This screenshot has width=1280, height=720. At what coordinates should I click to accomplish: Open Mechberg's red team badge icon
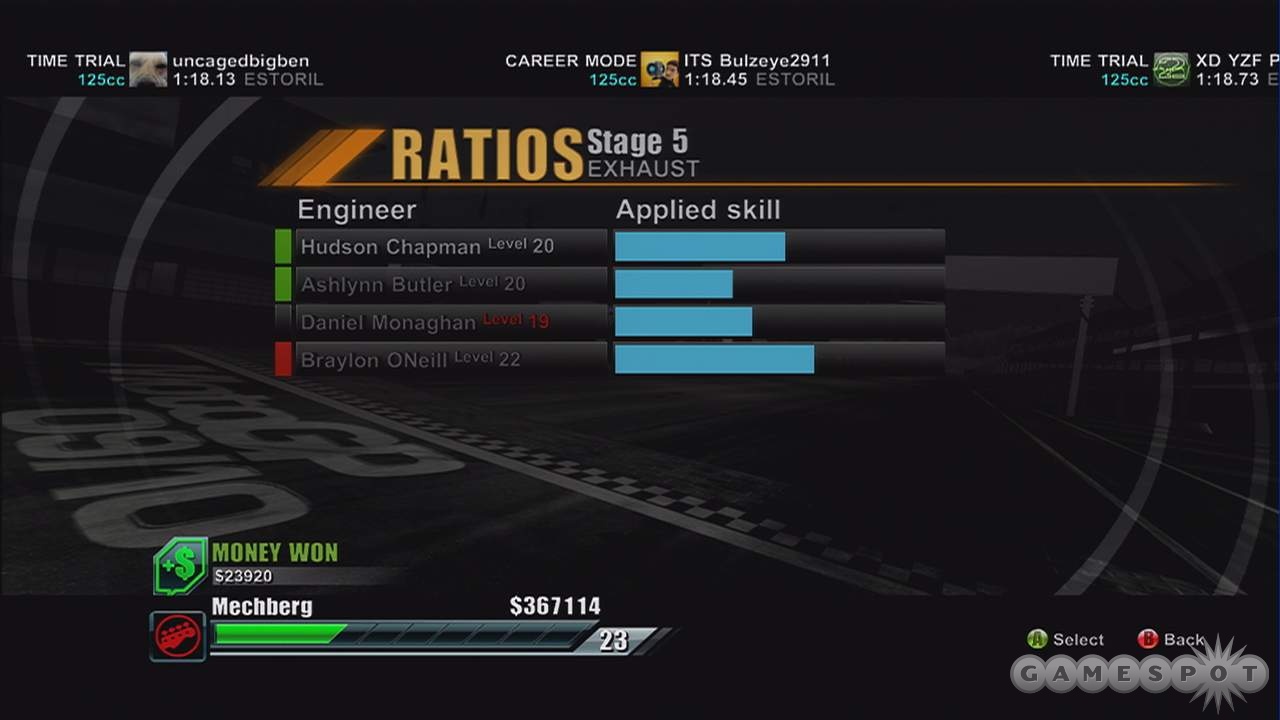pos(178,636)
